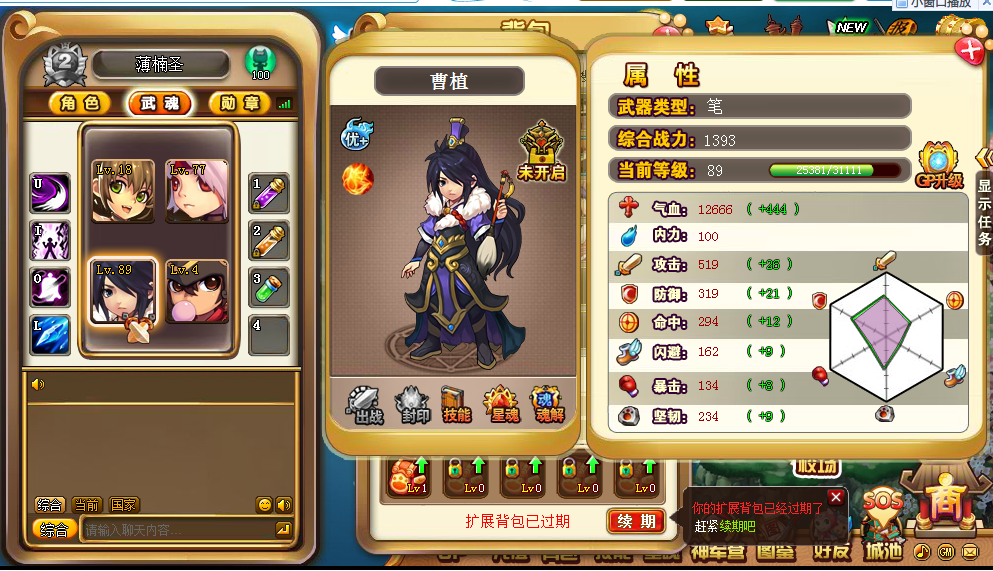
Task: Choose the 魂解 soul release button
Action: click(x=546, y=404)
